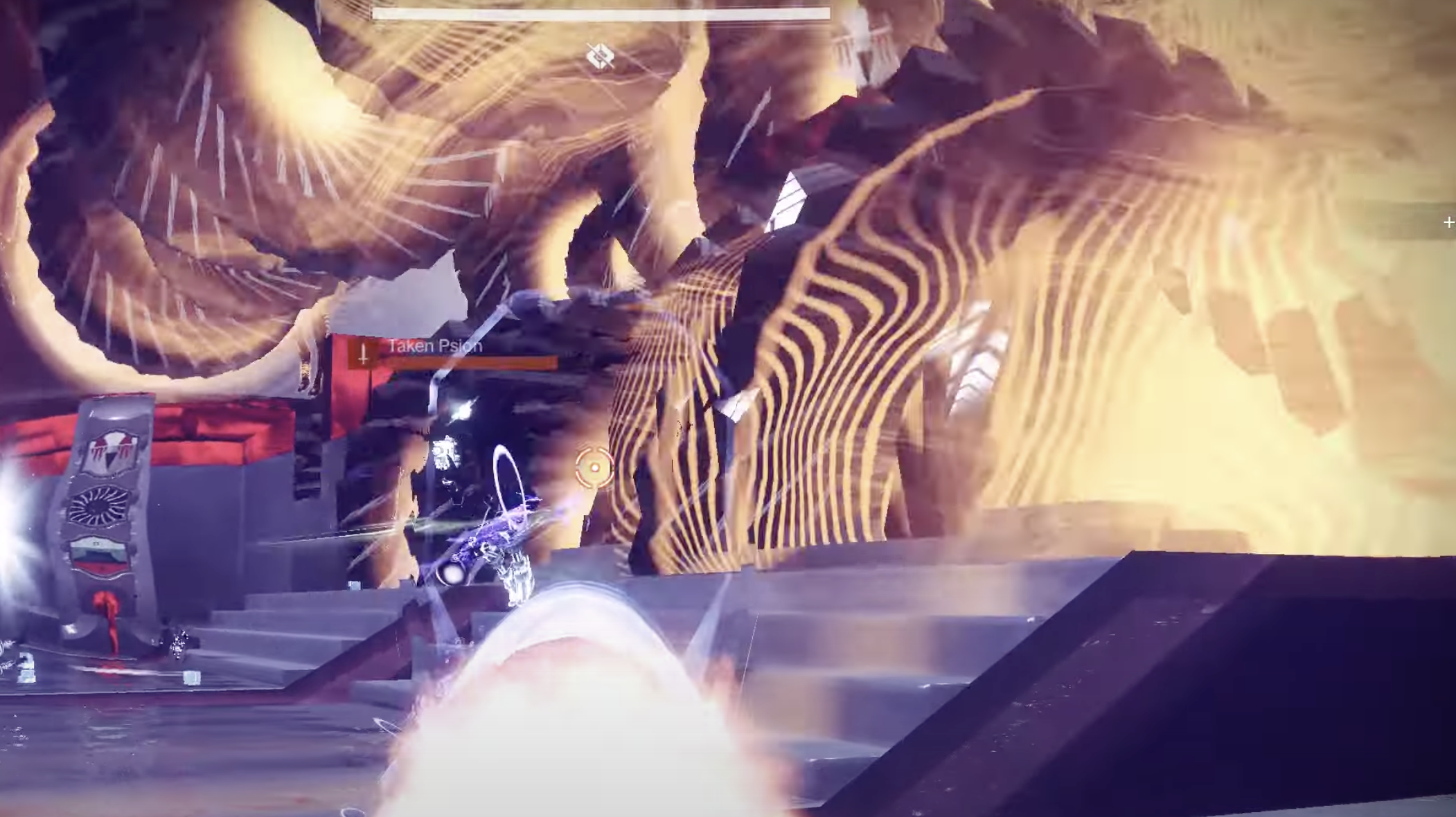1456x817 pixels.
Task: Select the dagger icon on the Taken Psion nameplate
Action: point(363,351)
